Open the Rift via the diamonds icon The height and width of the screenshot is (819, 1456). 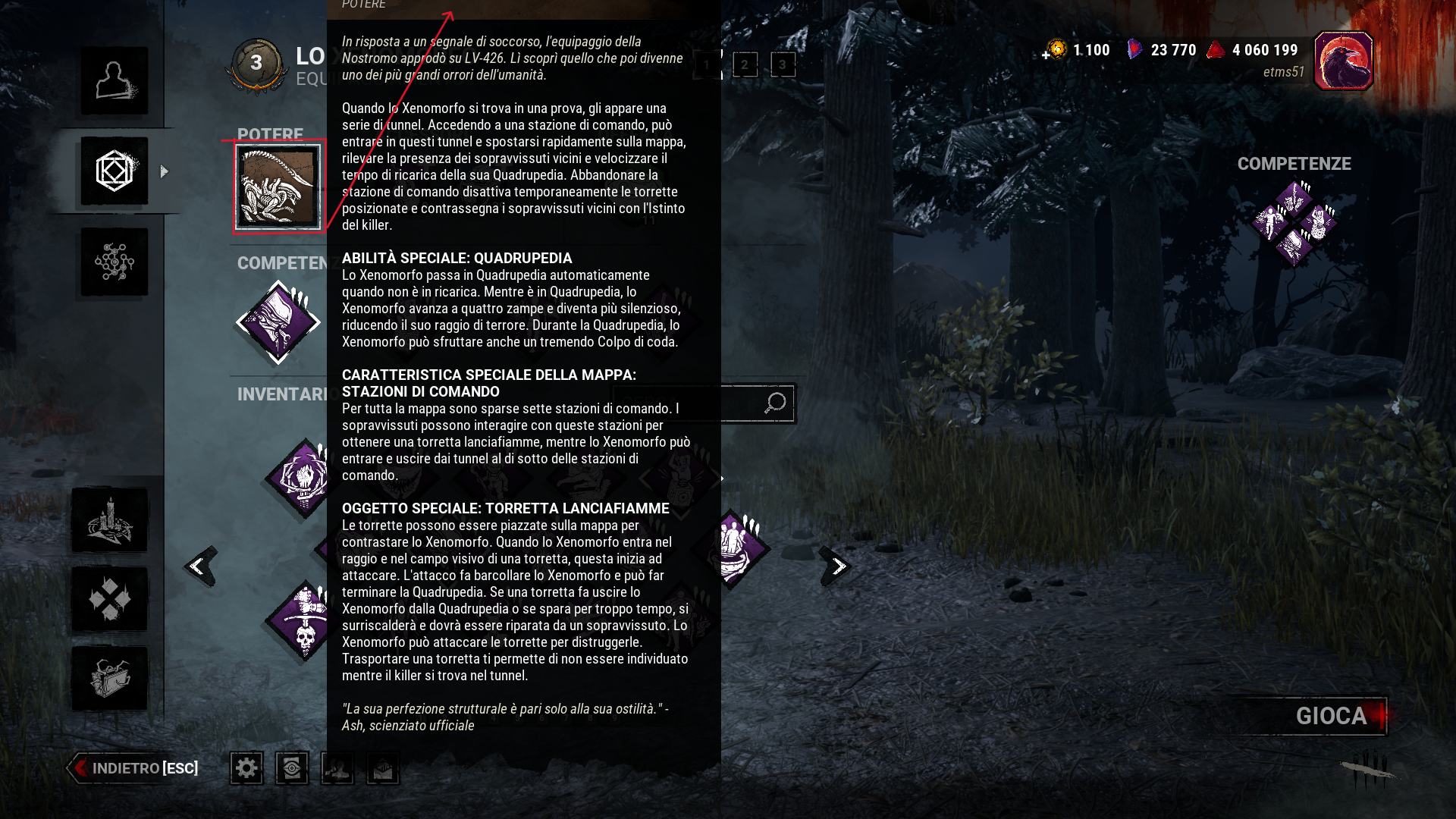tap(110, 600)
